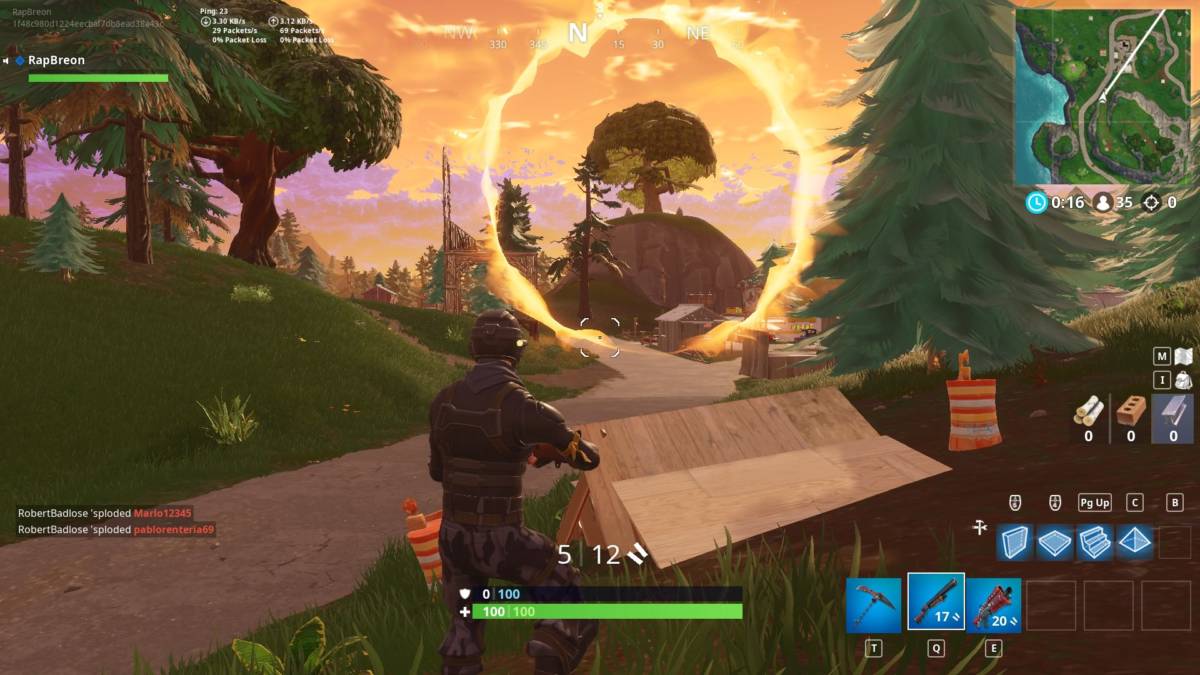The width and height of the screenshot is (1200, 675).
Task: Choose the floor building piece
Action: click(1055, 542)
